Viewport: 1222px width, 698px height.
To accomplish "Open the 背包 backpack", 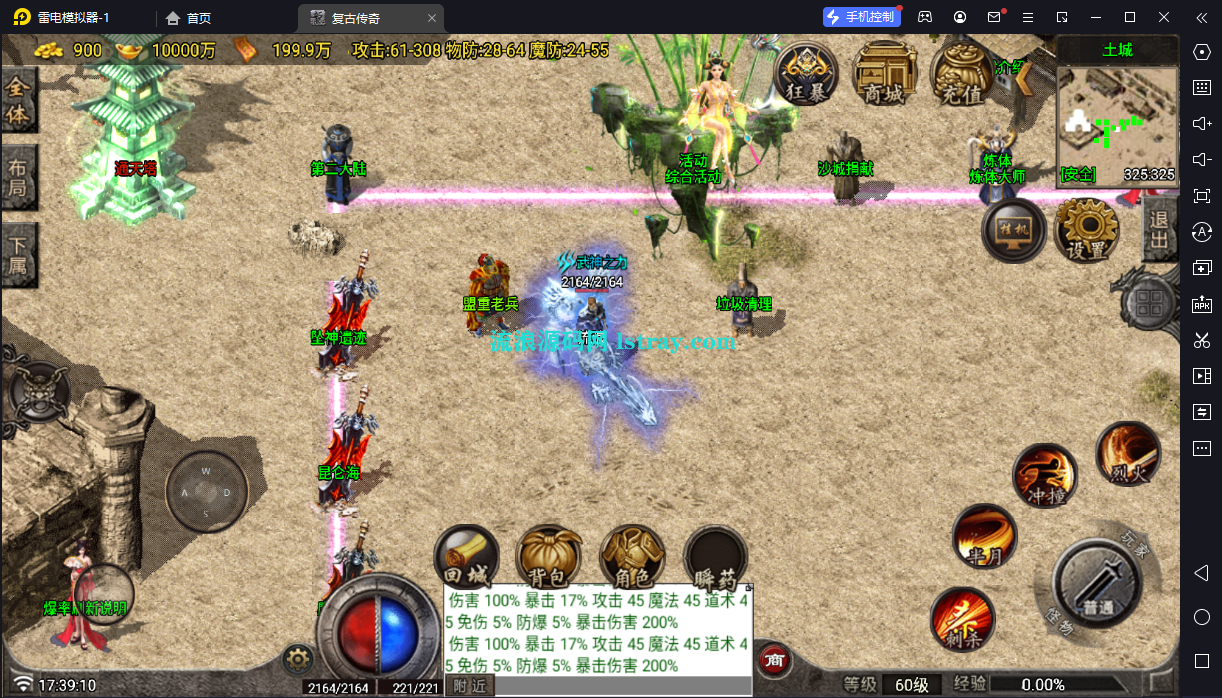I will [x=548, y=557].
